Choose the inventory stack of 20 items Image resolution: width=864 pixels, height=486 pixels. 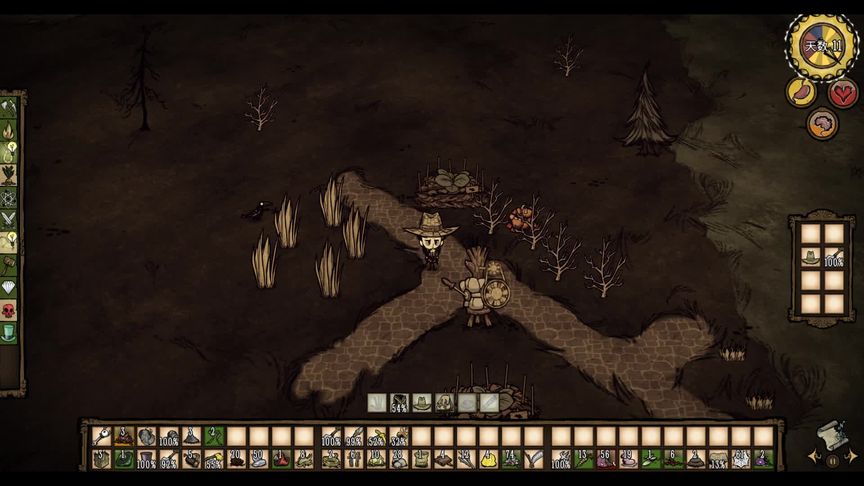pos(237,459)
